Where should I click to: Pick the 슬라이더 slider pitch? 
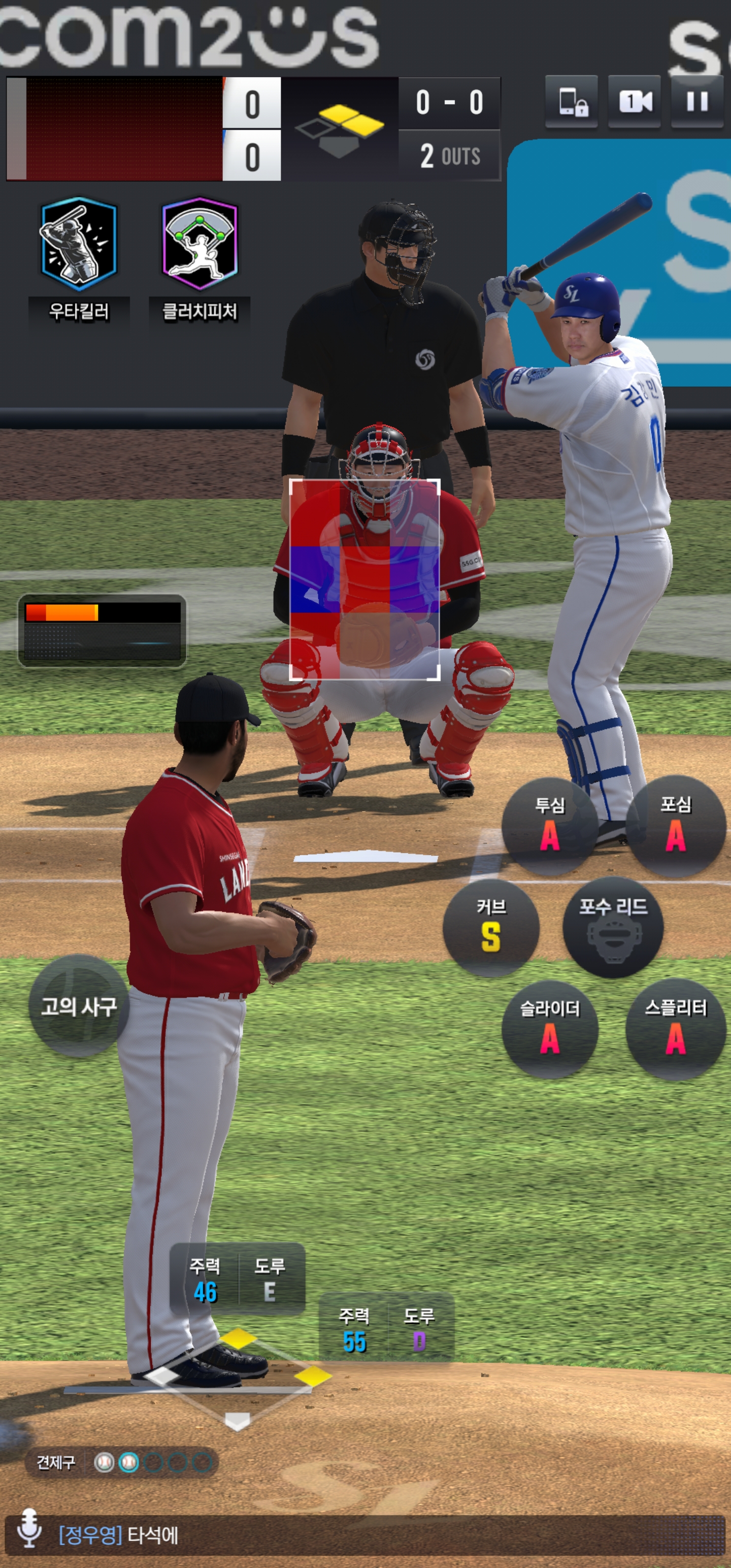[x=550, y=1029]
